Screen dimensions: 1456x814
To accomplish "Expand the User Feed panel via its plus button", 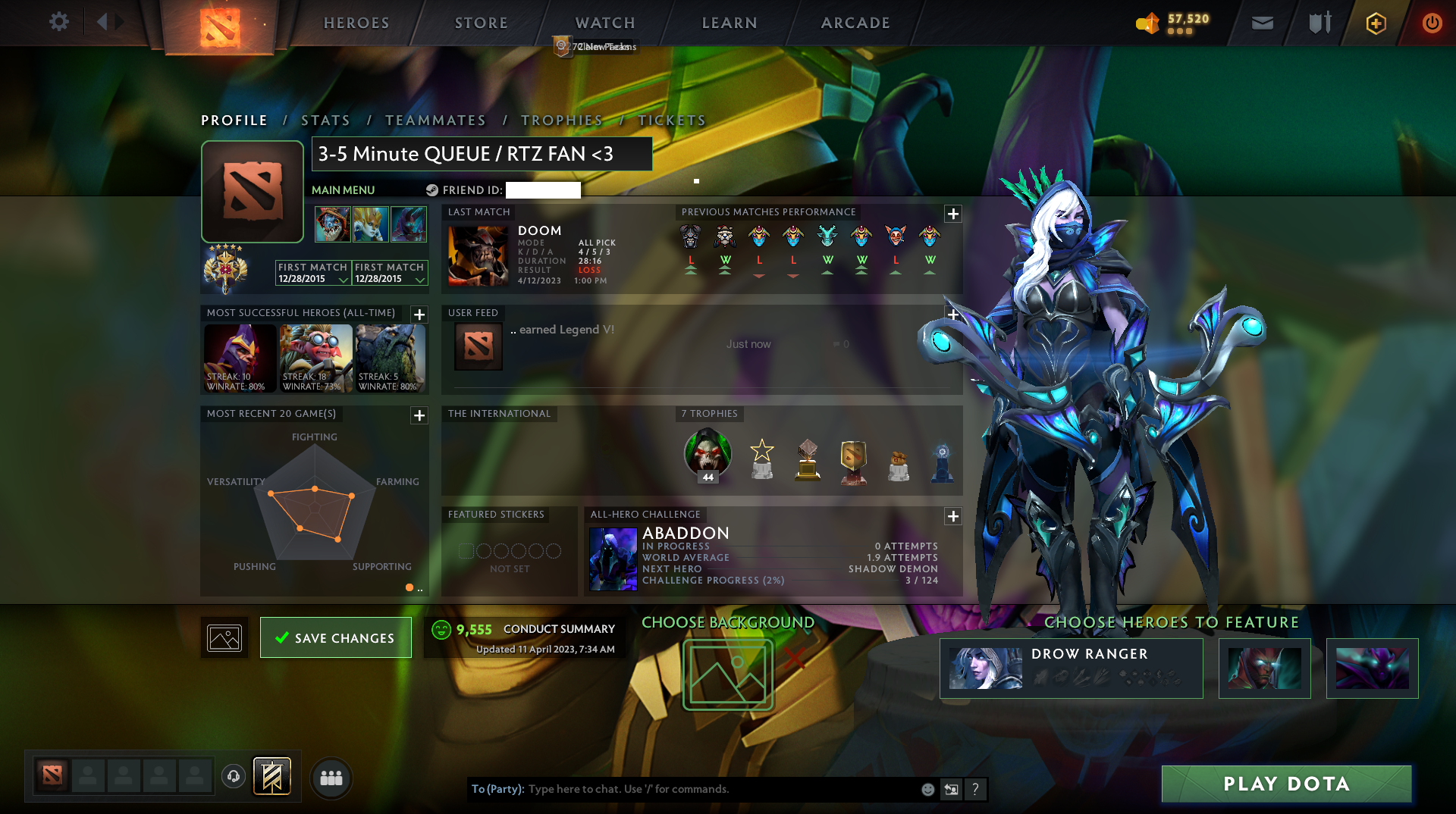I will [953, 314].
